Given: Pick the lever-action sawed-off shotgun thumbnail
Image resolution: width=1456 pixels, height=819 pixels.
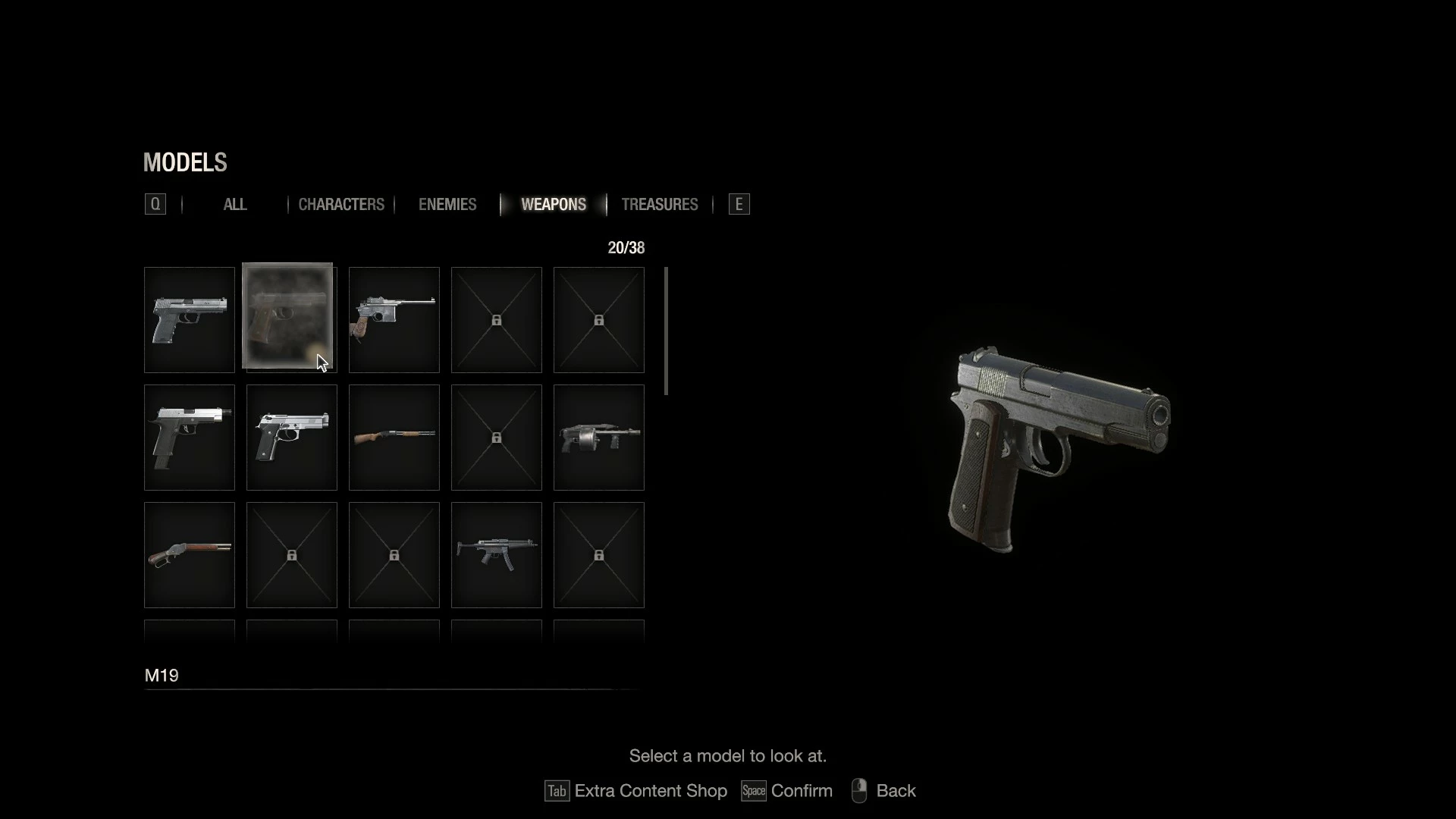Looking at the screenshot, I should pyautogui.click(x=190, y=555).
